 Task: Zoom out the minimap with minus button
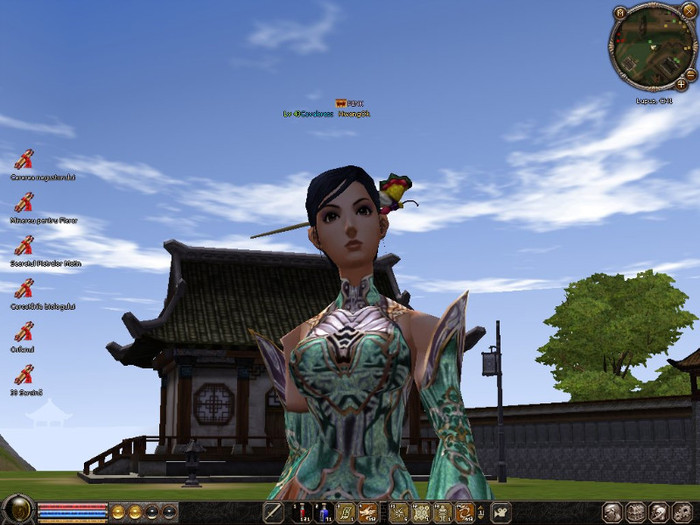click(x=691, y=74)
